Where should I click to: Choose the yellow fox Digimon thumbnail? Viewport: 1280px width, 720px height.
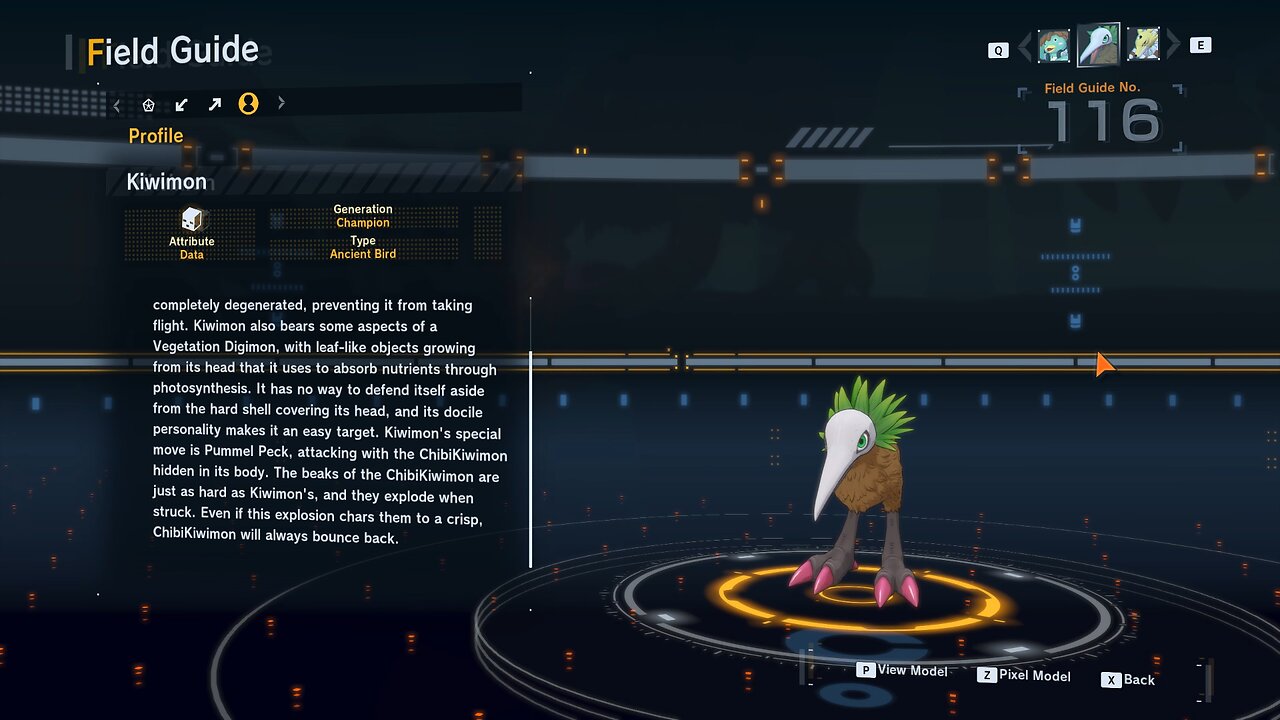click(1143, 45)
